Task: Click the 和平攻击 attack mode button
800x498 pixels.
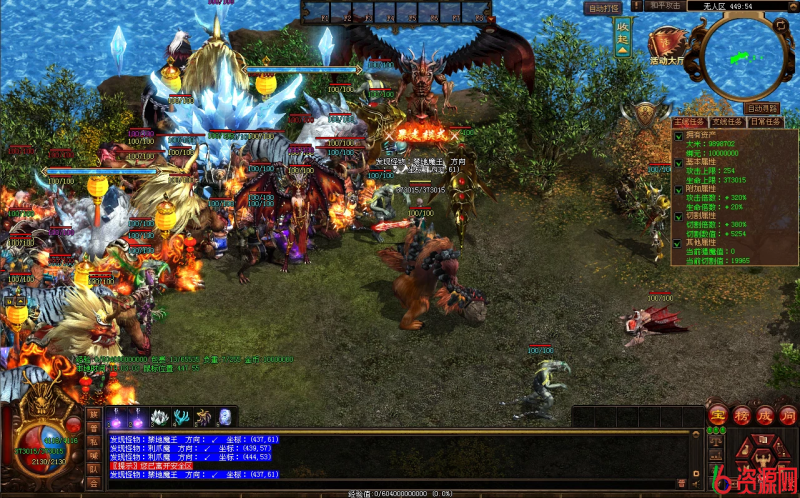Action: 666,6
